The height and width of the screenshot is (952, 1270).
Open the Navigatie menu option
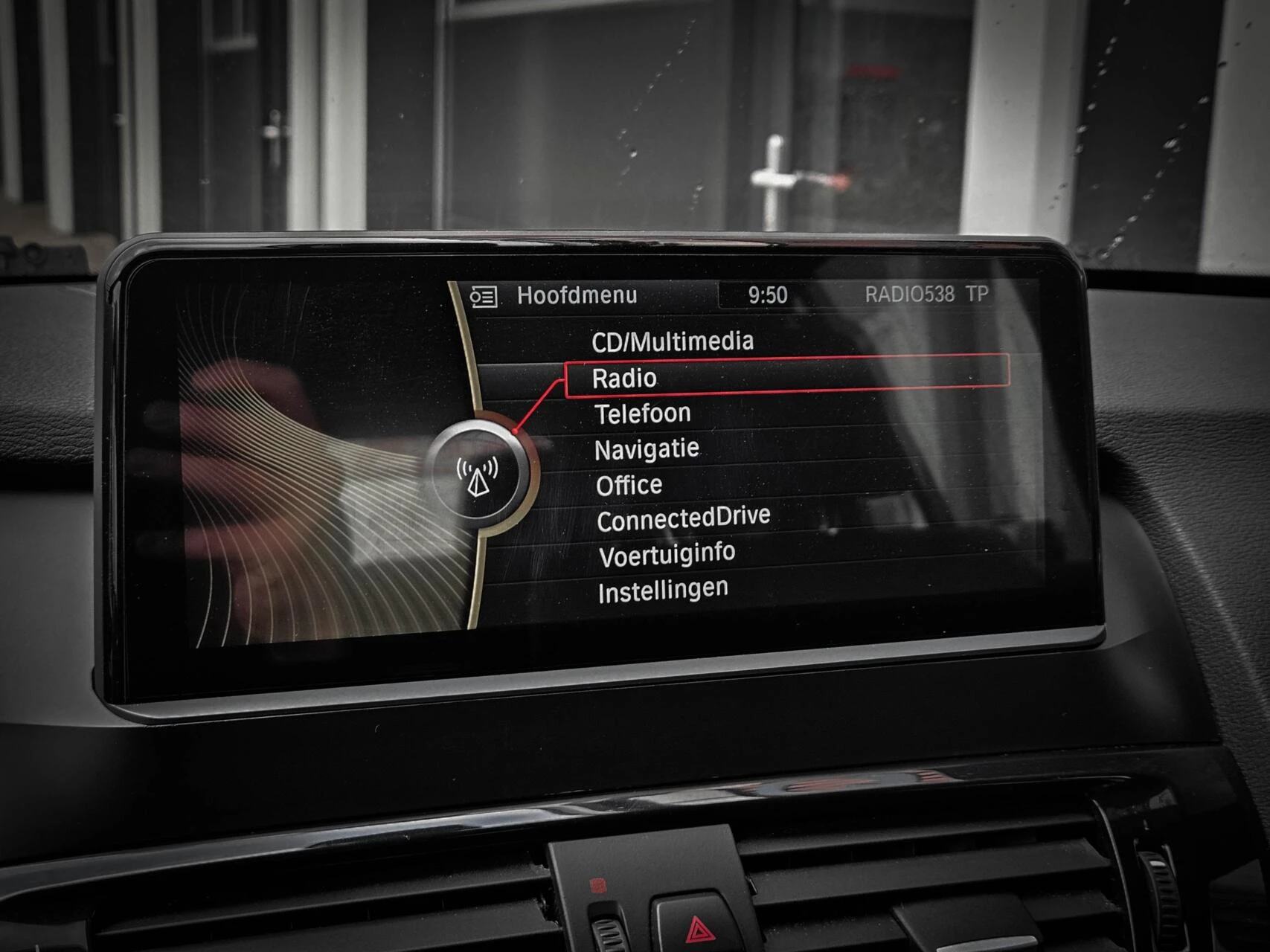click(647, 449)
